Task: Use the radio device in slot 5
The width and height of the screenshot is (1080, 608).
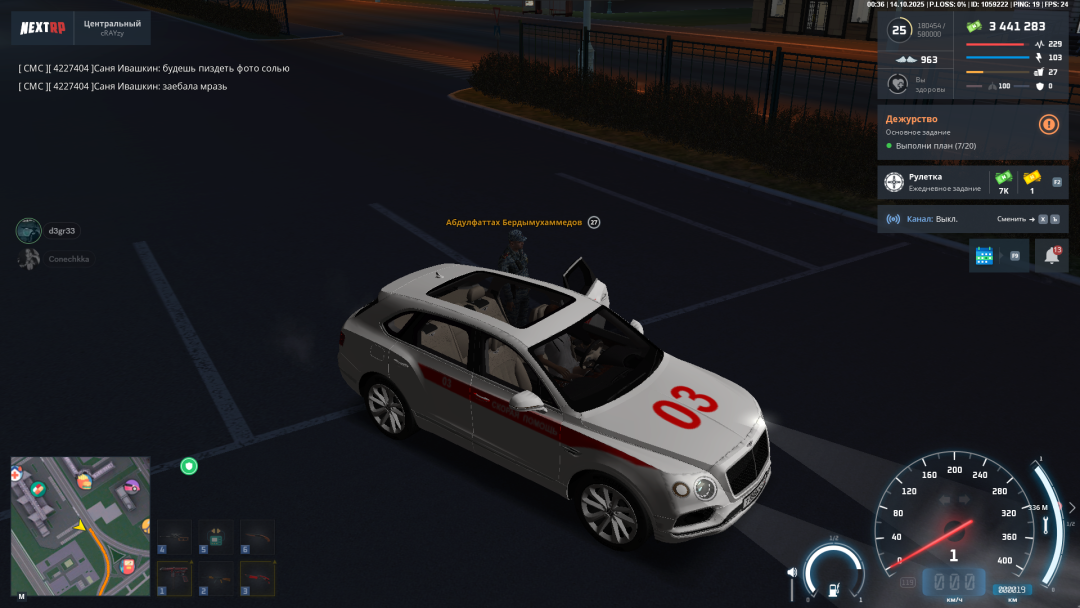Action: pos(216,536)
